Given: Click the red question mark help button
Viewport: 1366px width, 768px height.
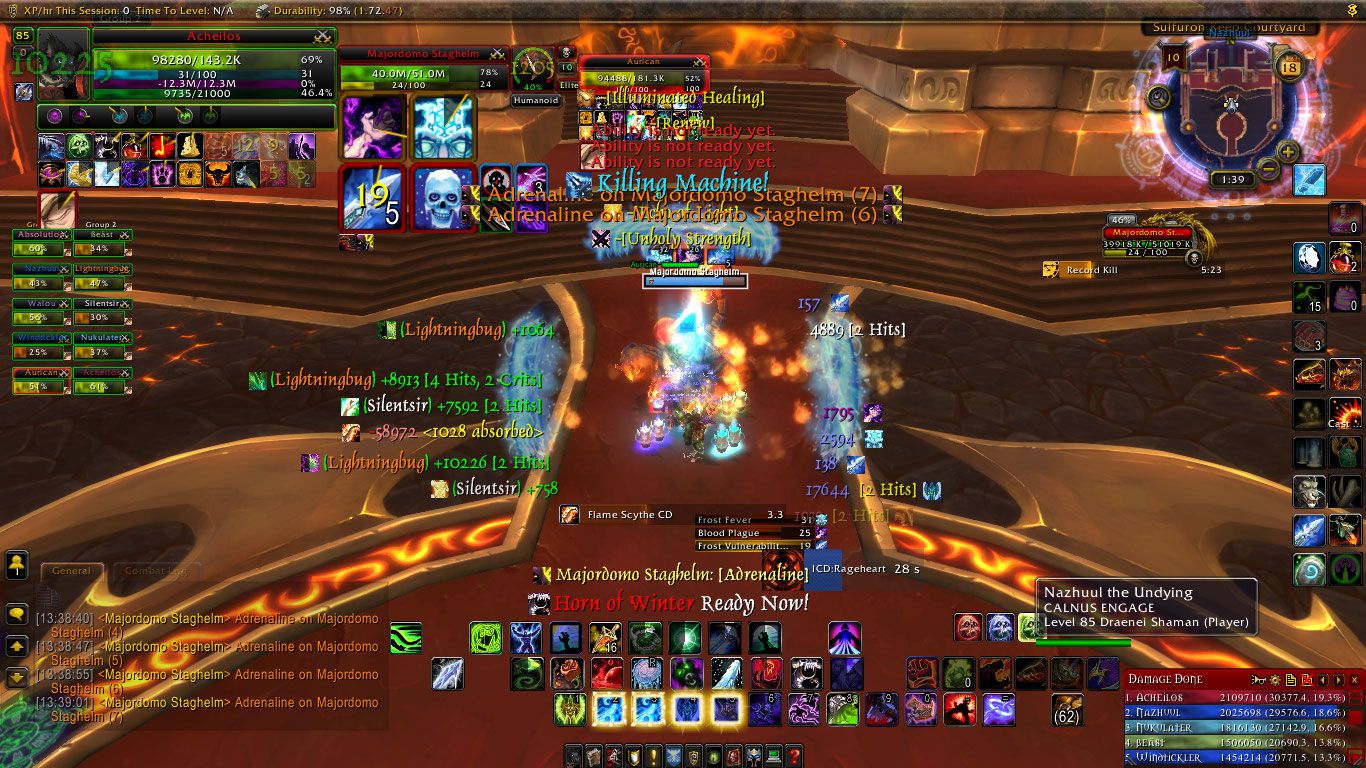Looking at the screenshot, I should [795, 756].
